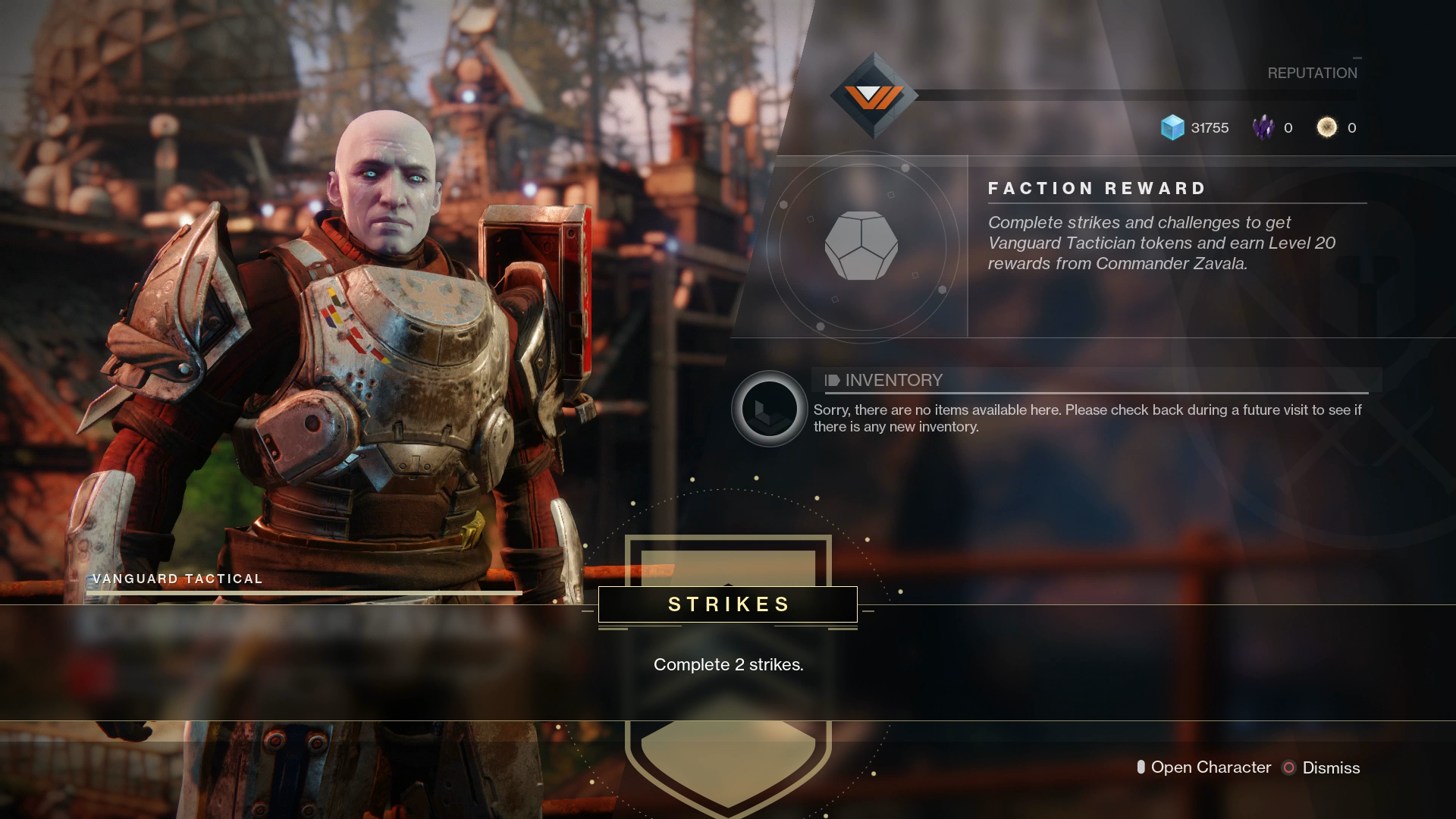
Task: Select the Bright Dust currency icon
Action: [x=1327, y=127]
